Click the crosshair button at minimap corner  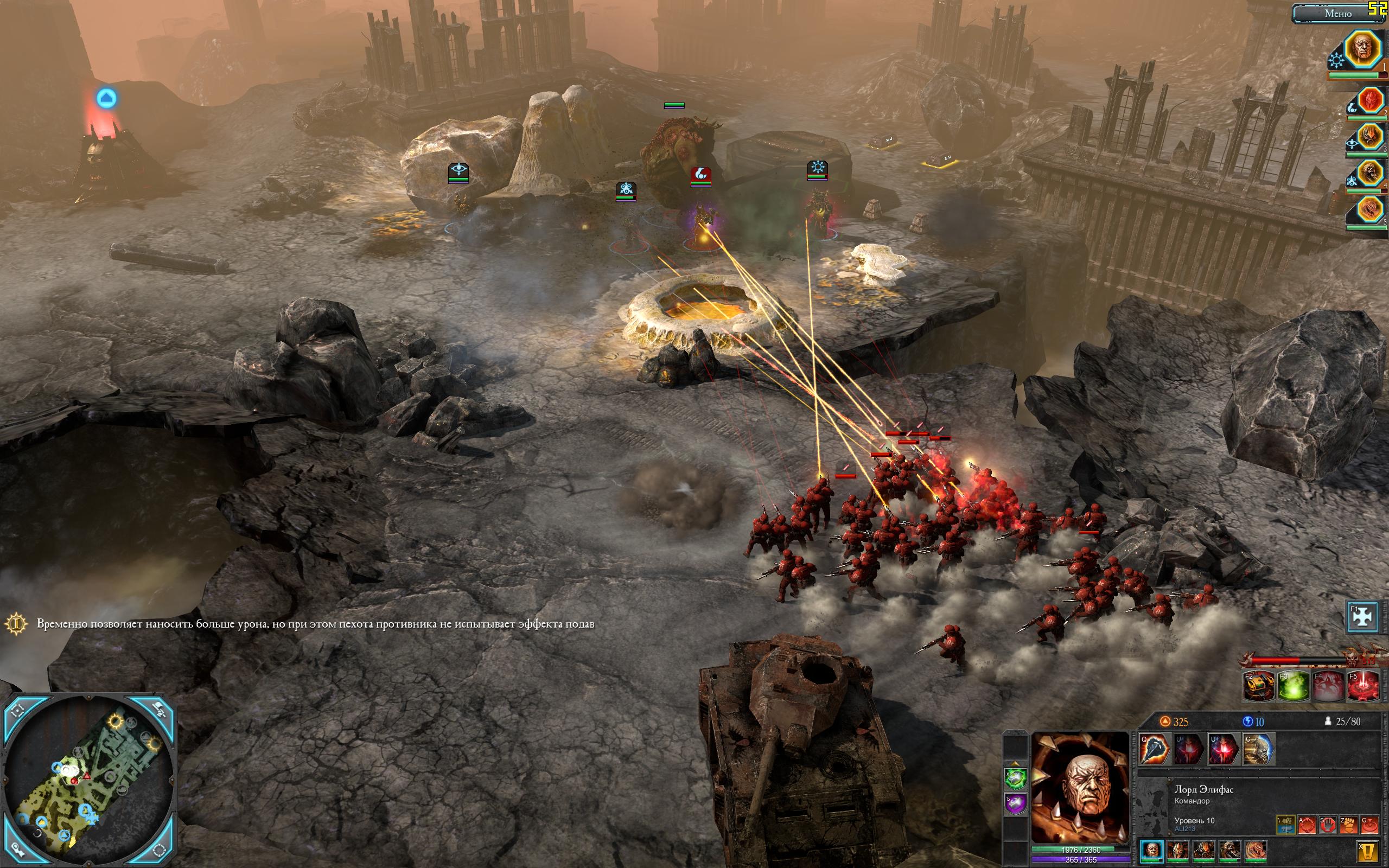coord(18,710)
